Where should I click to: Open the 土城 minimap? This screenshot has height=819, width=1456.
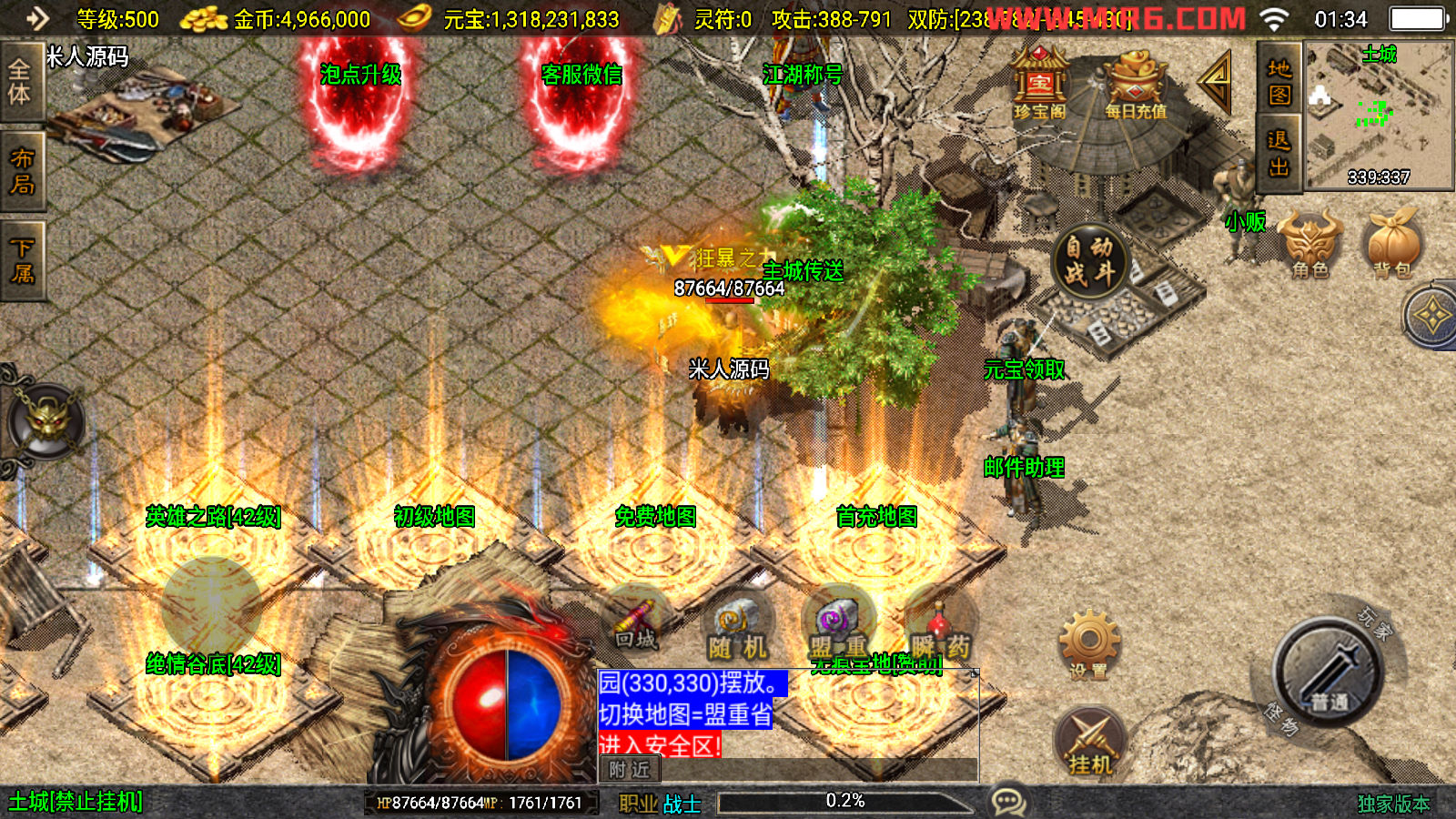pos(1379,114)
